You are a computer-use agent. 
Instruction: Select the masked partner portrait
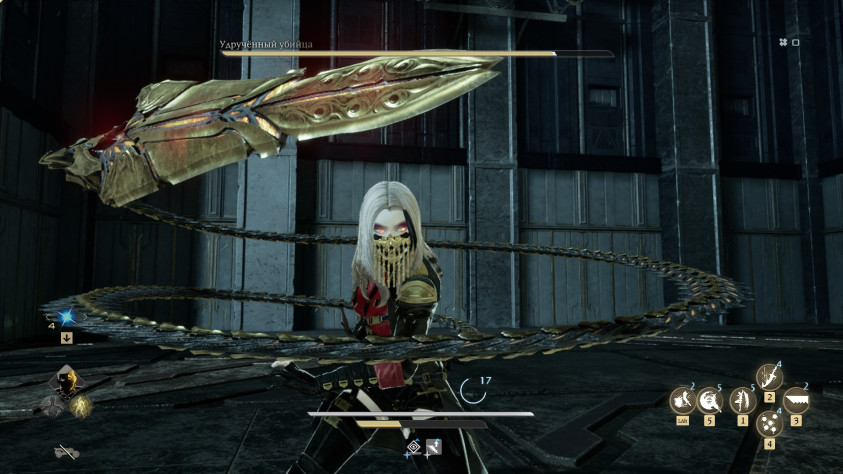(66, 379)
